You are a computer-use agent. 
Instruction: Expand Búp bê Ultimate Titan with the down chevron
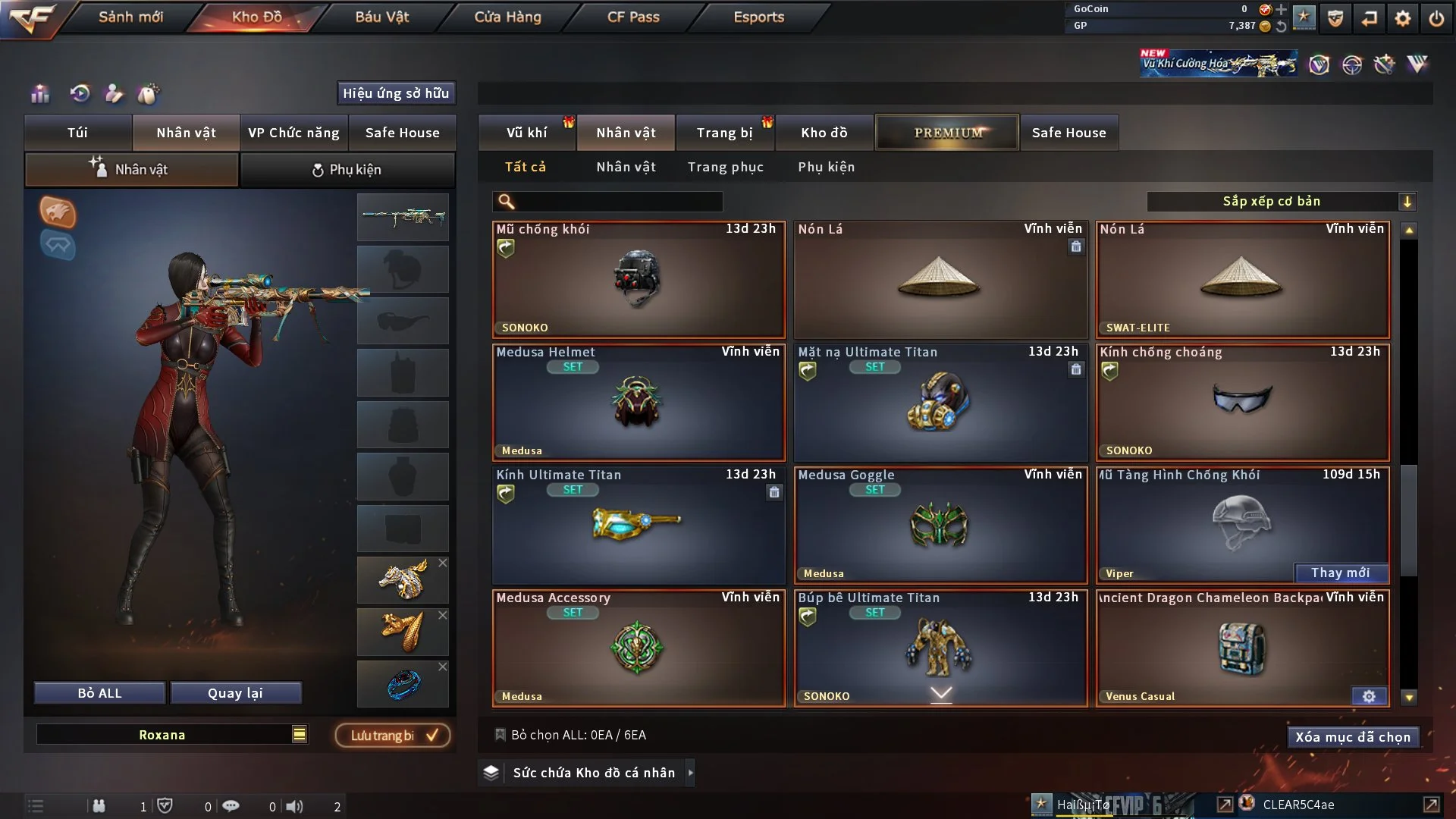pyautogui.click(x=942, y=693)
